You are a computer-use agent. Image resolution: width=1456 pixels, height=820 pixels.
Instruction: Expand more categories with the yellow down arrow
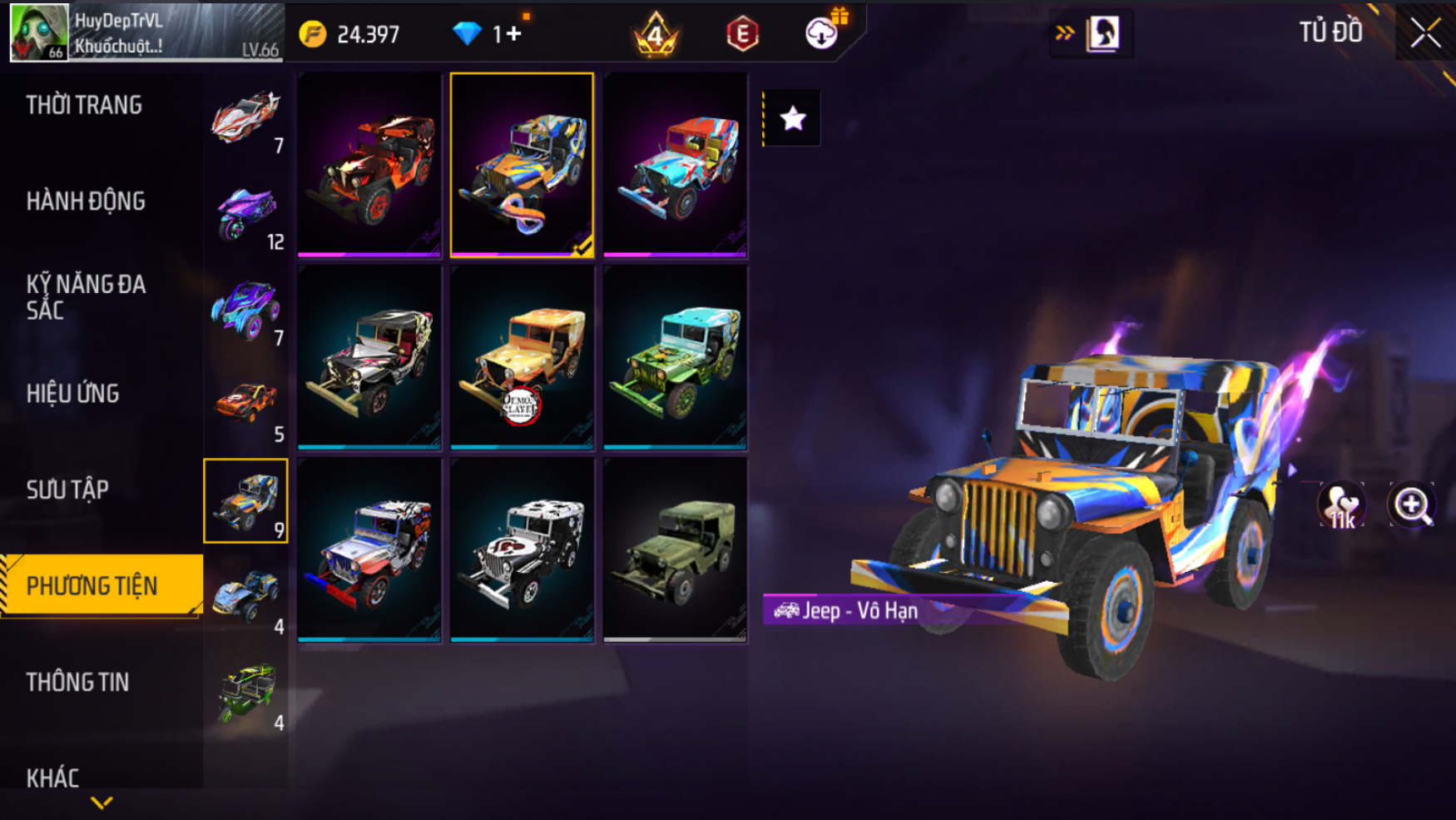102,803
